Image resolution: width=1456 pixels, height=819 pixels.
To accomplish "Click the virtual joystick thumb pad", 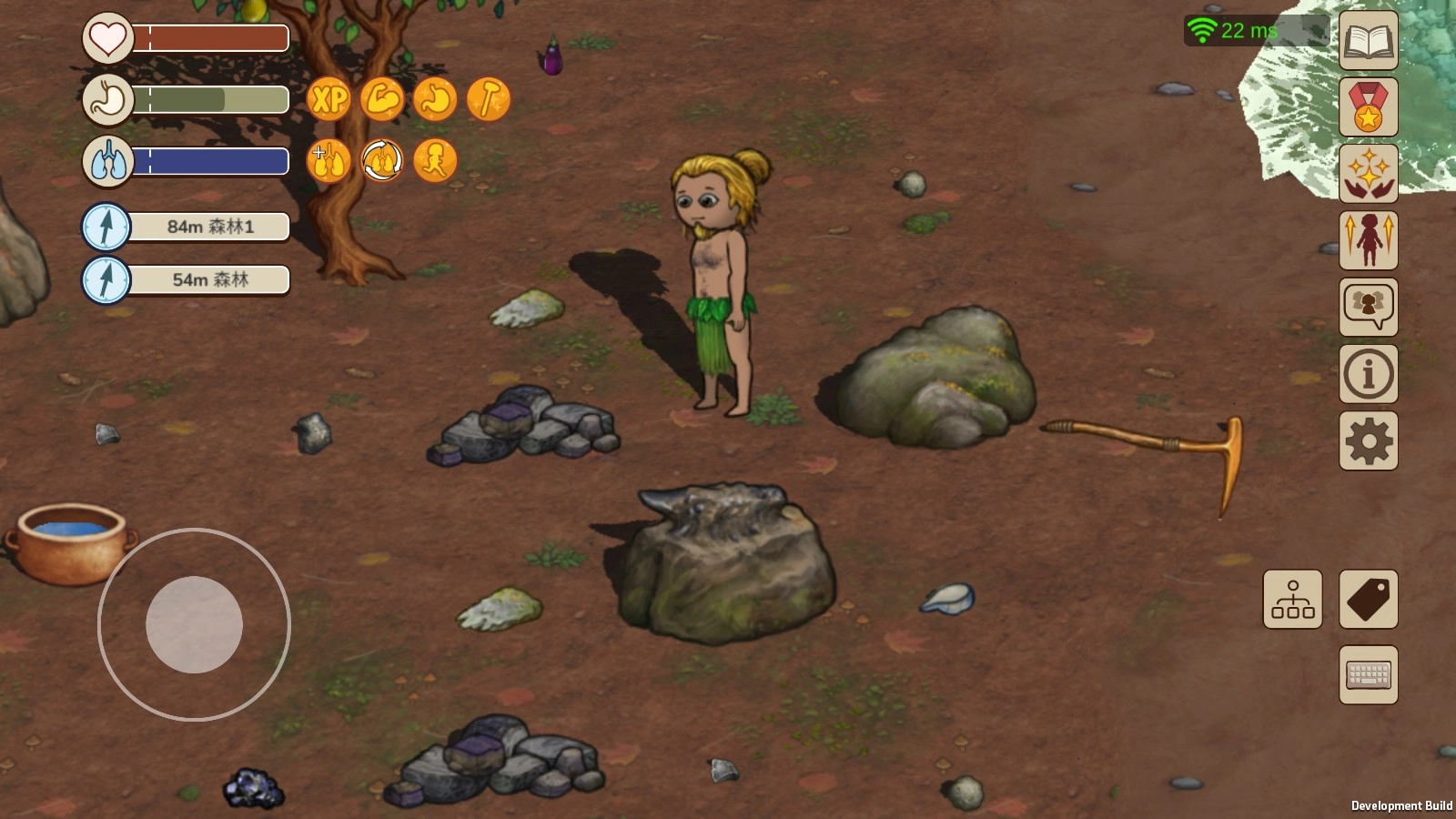I will click(x=194, y=624).
